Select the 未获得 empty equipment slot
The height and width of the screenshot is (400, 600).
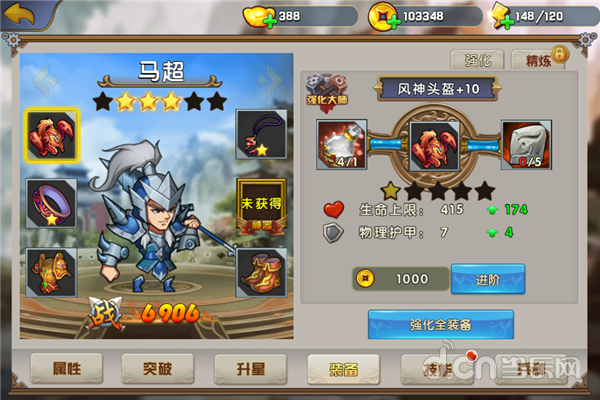click(258, 202)
